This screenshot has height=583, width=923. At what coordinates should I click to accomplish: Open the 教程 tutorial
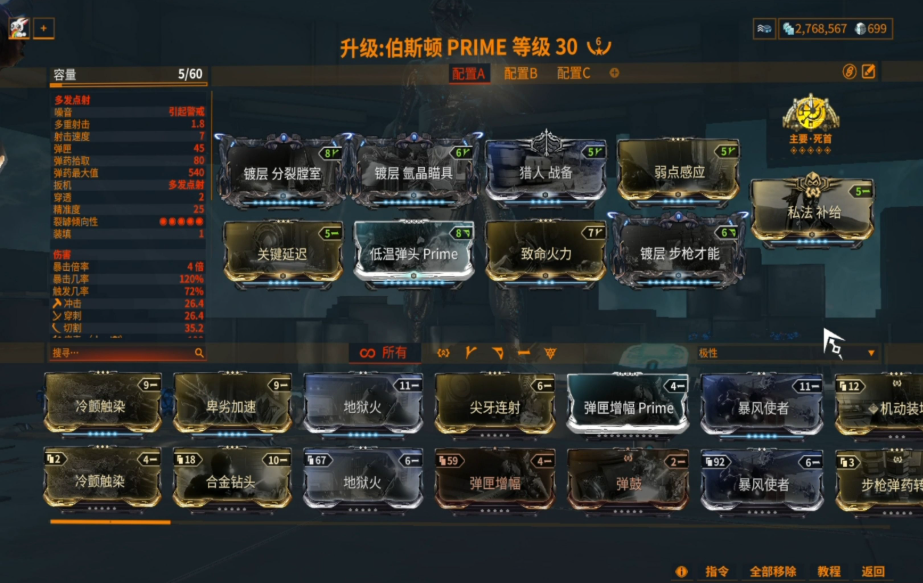(x=828, y=571)
